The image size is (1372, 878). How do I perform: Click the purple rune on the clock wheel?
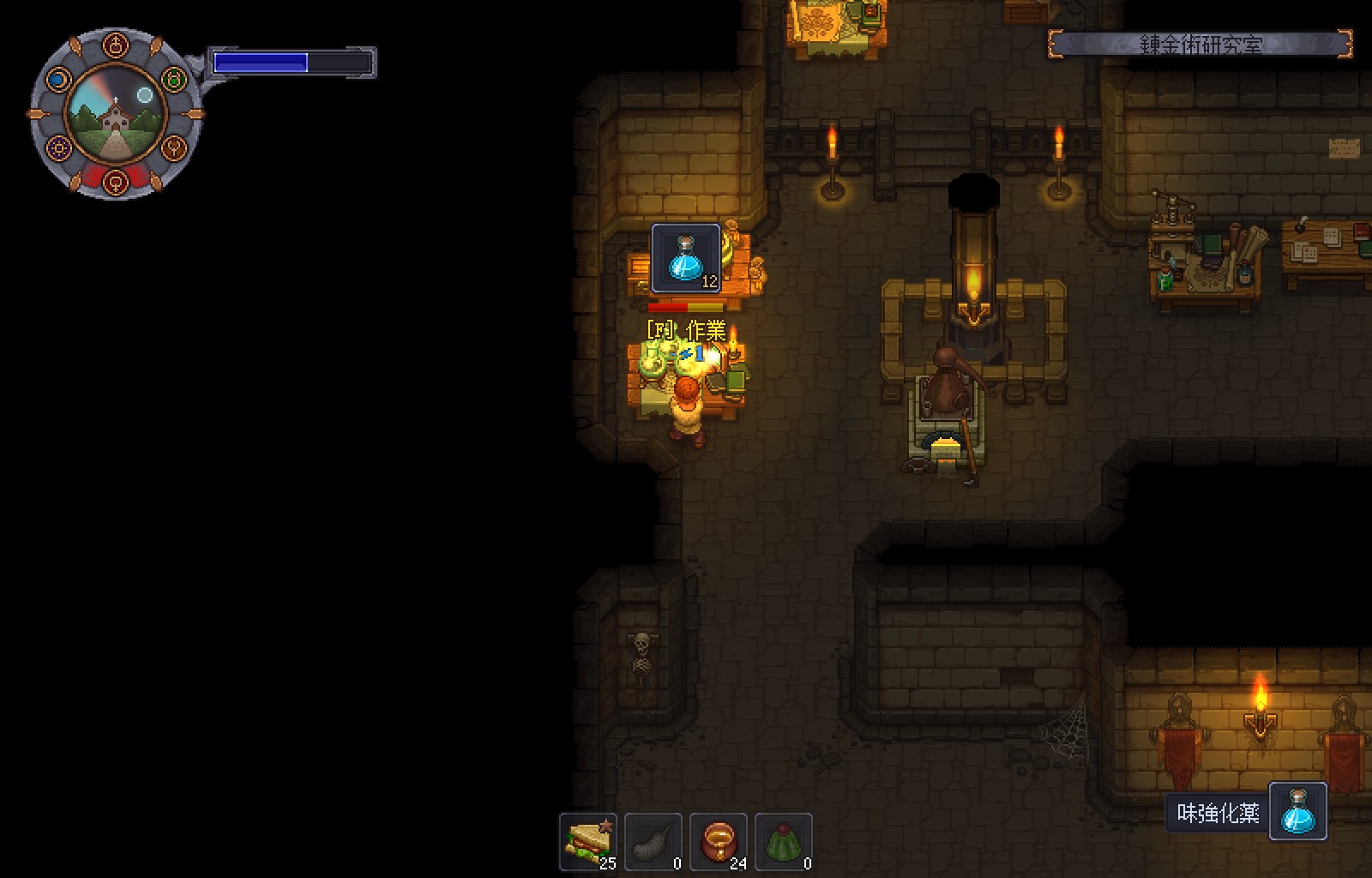58,149
